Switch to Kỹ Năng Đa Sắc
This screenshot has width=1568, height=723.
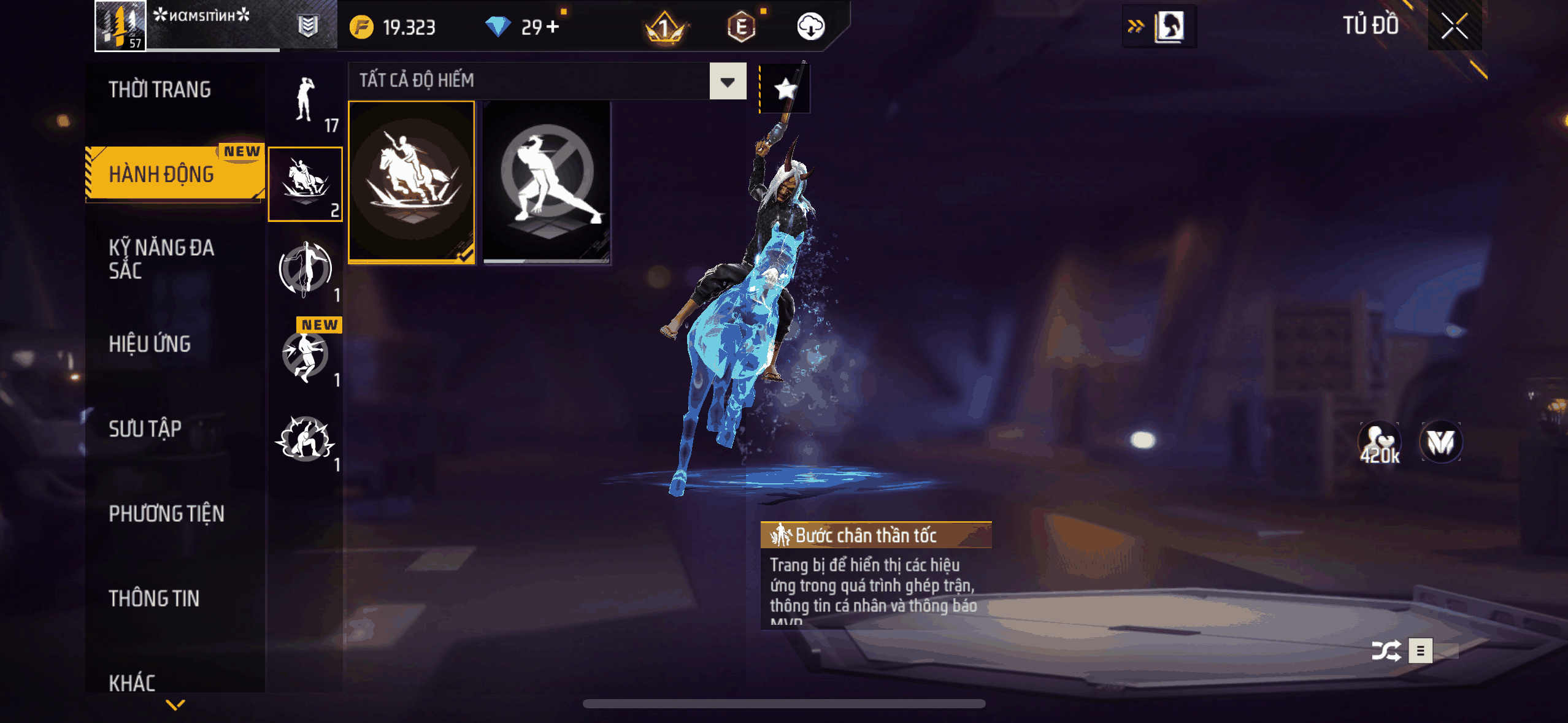pos(161,259)
